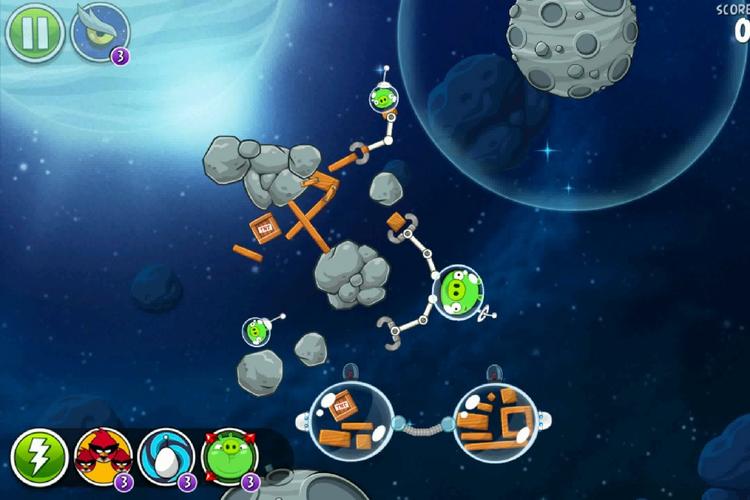Choose the inflating green pig power-up
The width and height of the screenshot is (750, 500).
pos(230,457)
